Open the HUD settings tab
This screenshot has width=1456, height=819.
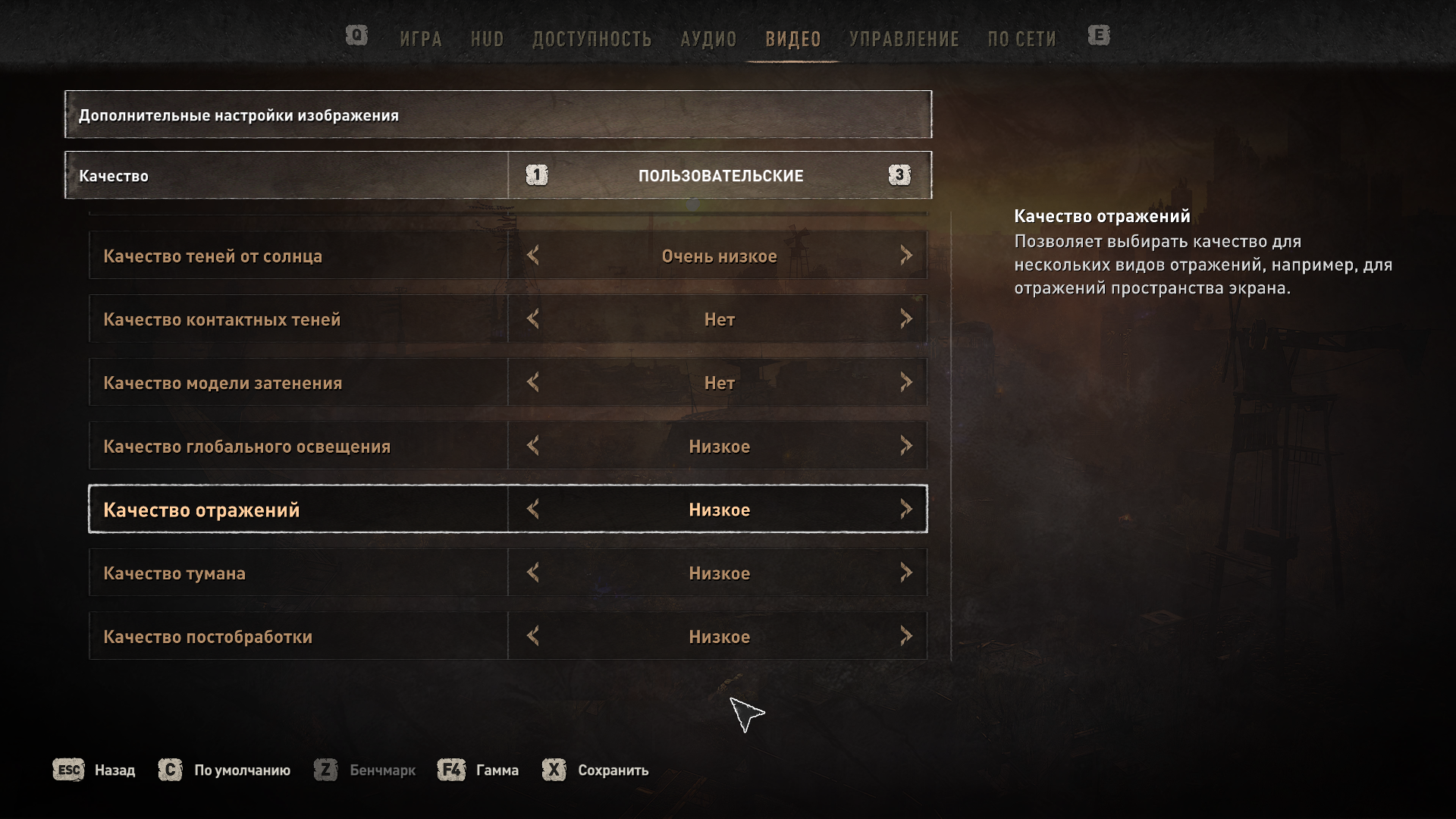(487, 39)
